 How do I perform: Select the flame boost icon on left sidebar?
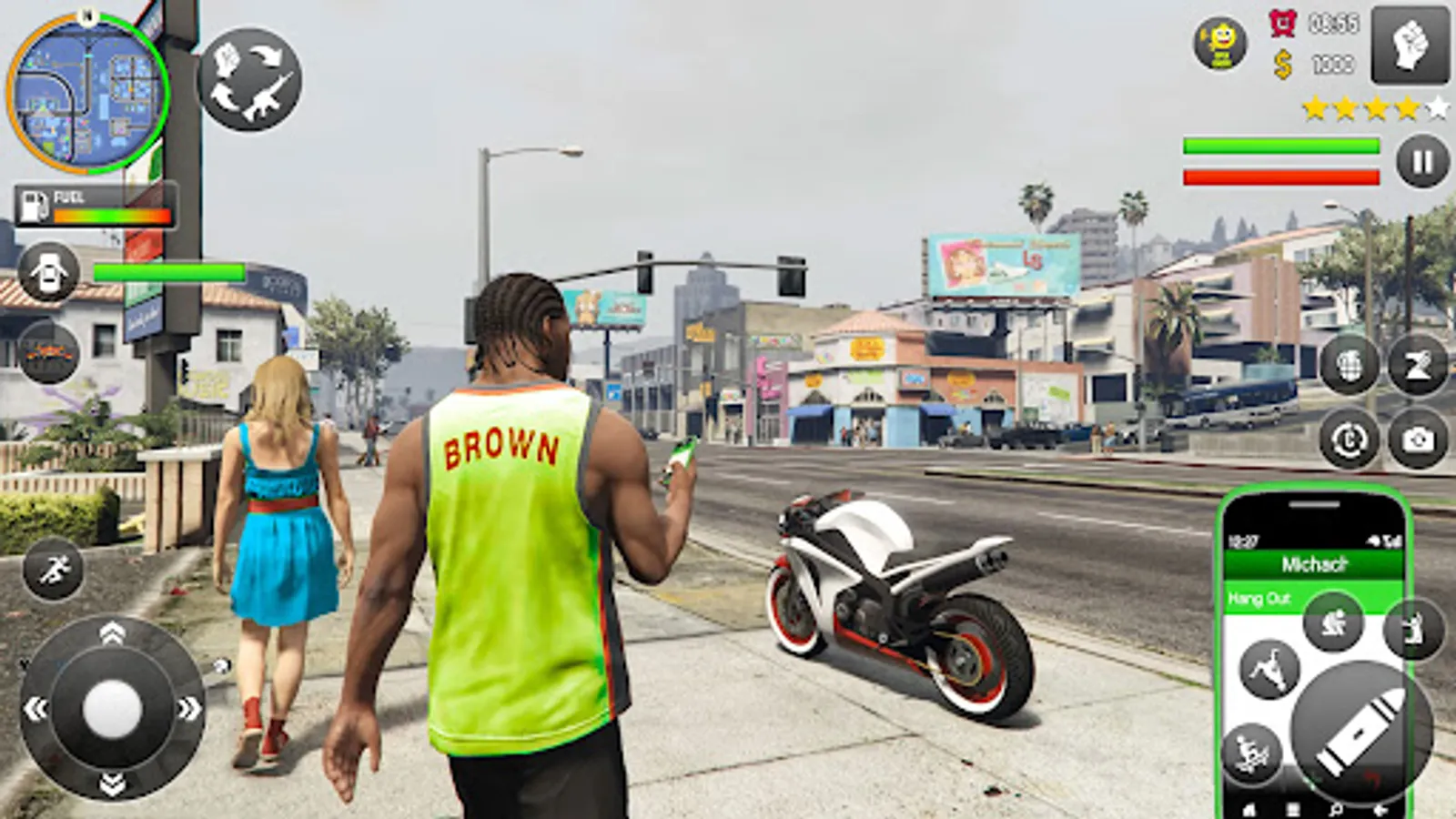pyautogui.click(x=47, y=353)
